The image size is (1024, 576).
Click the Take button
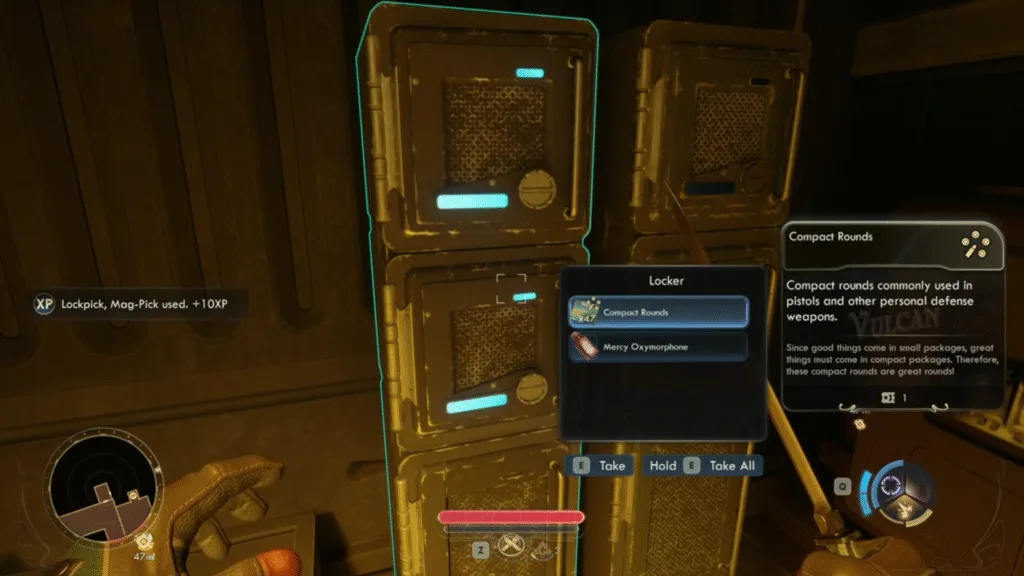[600, 465]
